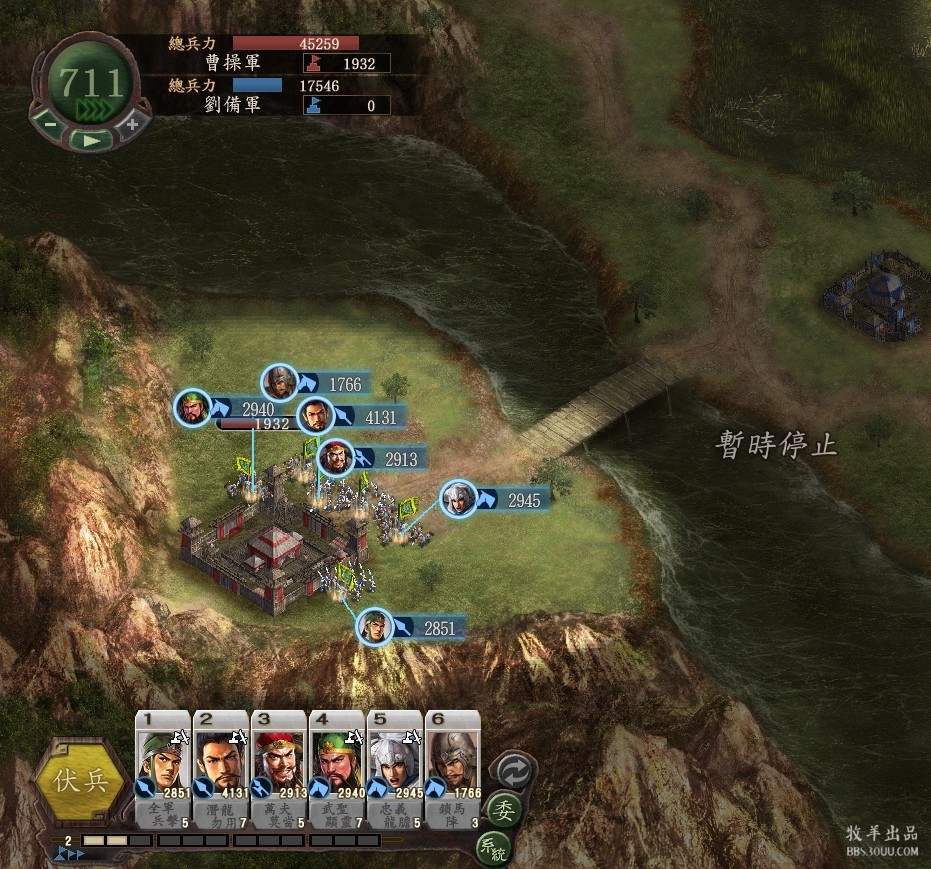
Task: Slow down game speed with minus button
Action: pyautogui.click(x=48, y=126)
